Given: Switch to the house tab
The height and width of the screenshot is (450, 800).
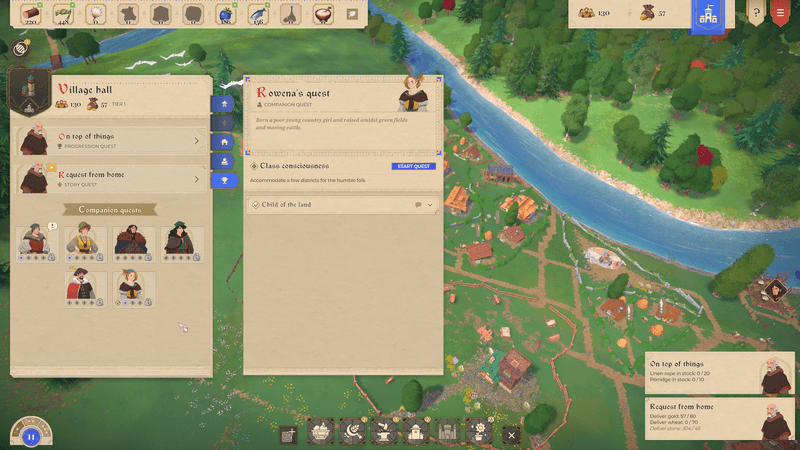Looking at the screenshot, I should pos(224,142).
